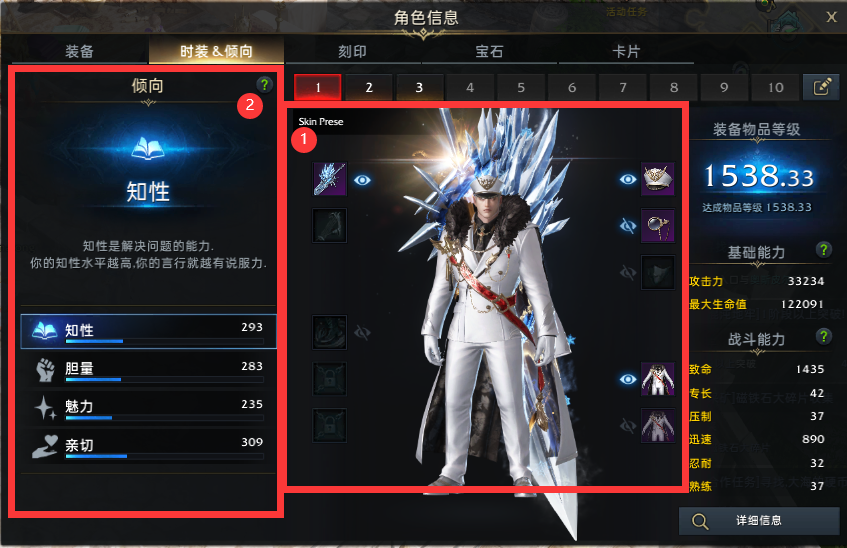Show help for 基础能力
Image resolution: width=847 pixels, height=548 pixels.
click(x=823, y=249)
